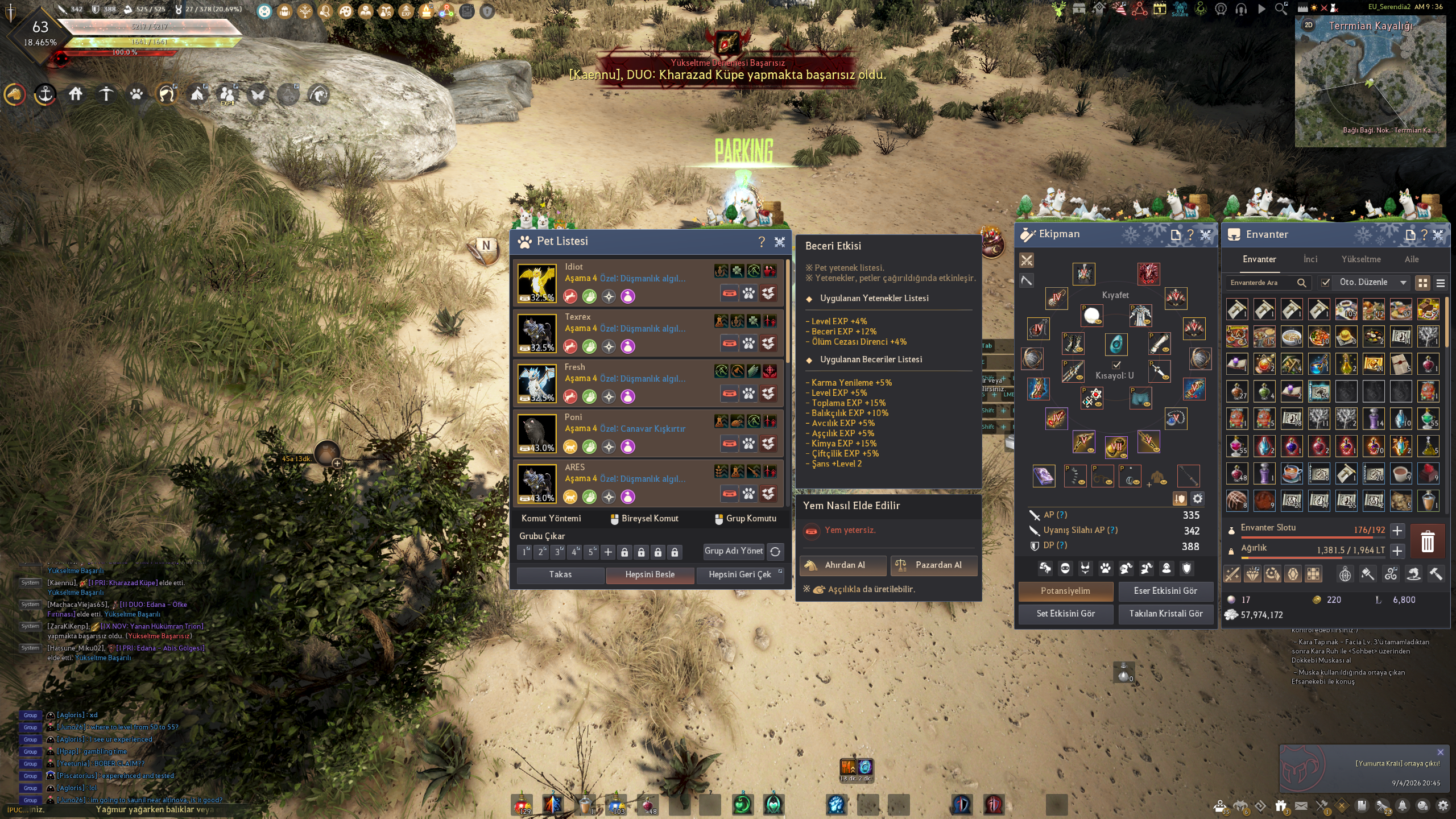Select Pazardan Al to buy feed

coord(934,565)
